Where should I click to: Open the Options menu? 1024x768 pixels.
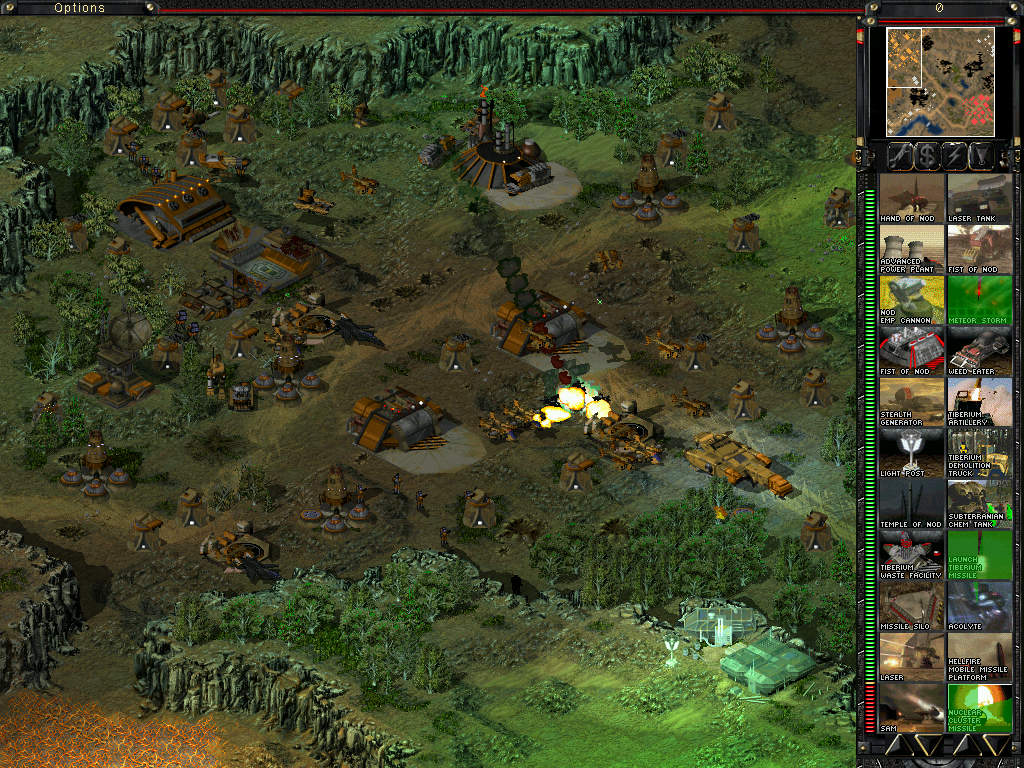[79, 8]
